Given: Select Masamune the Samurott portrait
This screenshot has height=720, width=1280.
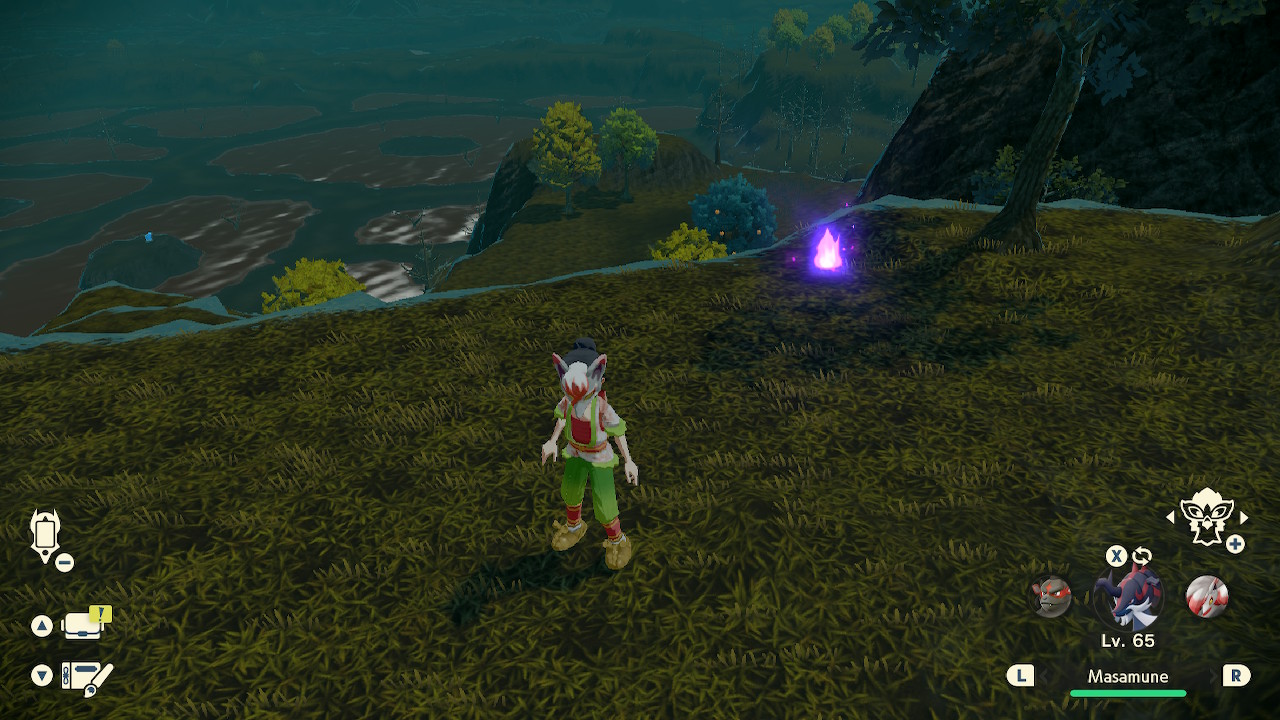Looking at the screenshot, I should click(1129, 597).
